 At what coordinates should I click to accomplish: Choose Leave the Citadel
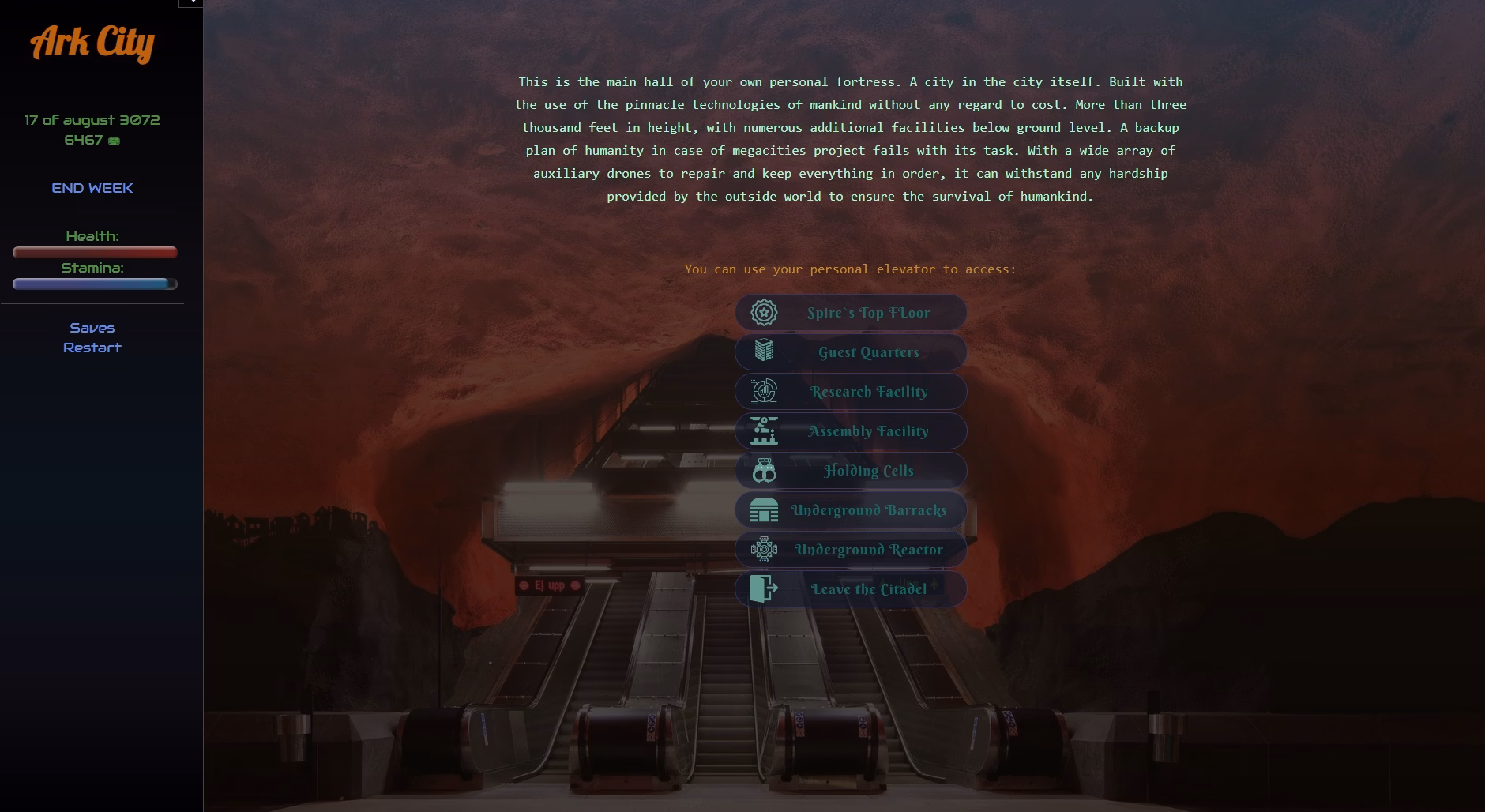tap(867, 588)
